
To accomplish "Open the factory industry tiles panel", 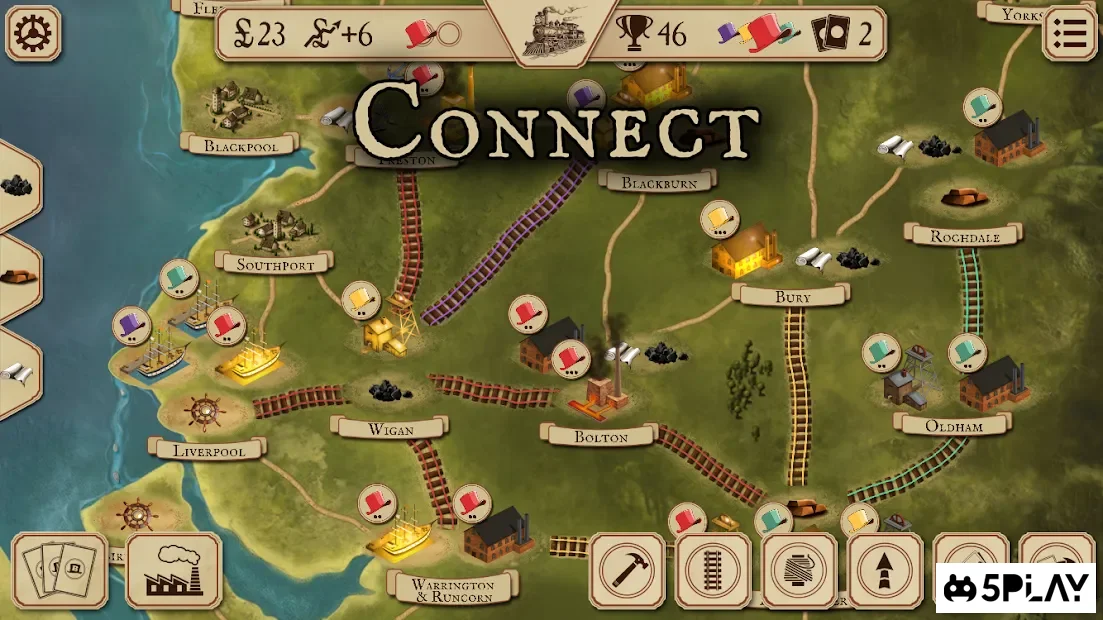I will coord(174,570).
